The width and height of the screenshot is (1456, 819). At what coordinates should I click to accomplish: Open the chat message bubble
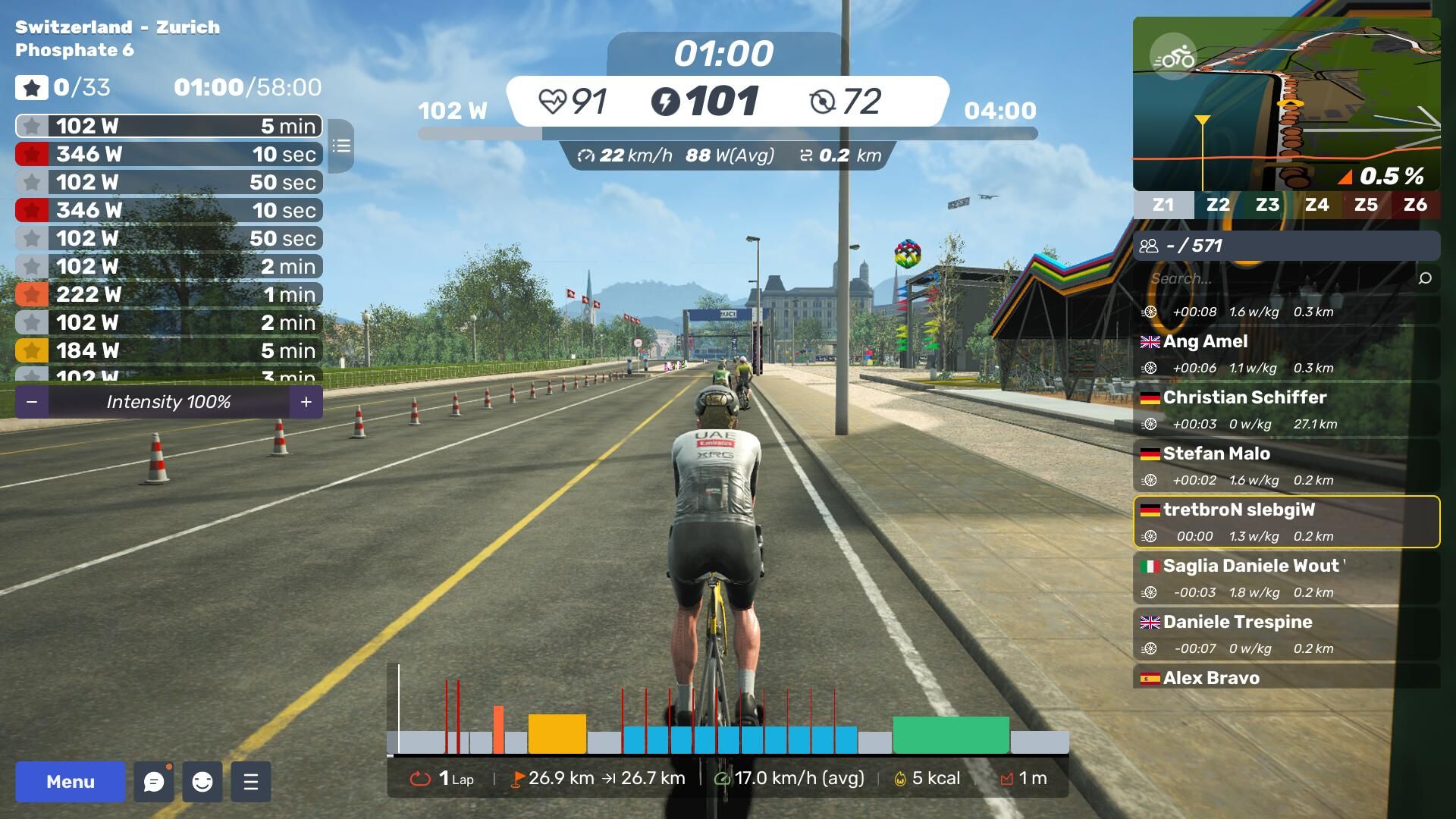(154, 782)
